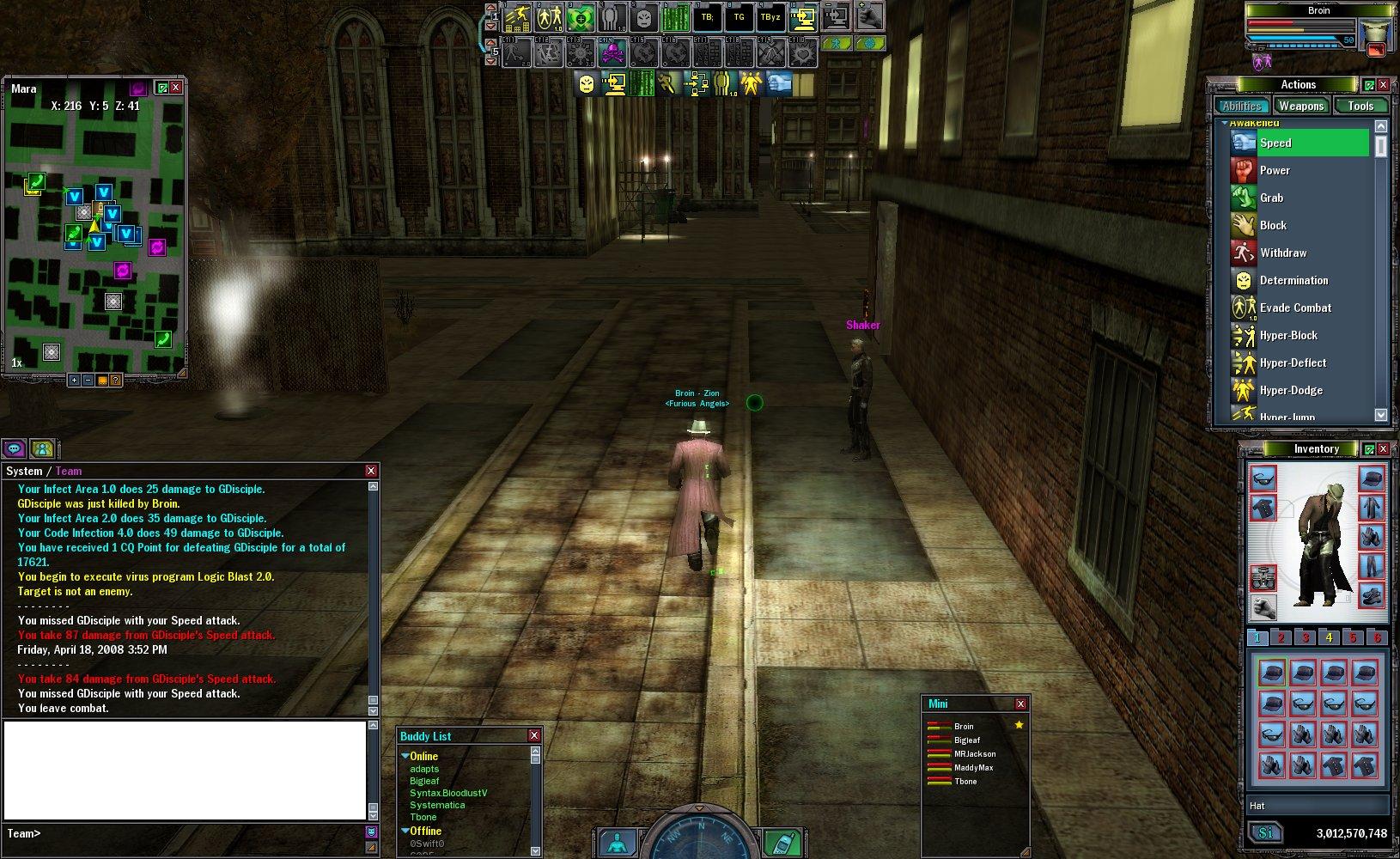1400x859 pixels.
Task: Switch to the Weapons tab
Action: [x=1300, y=106]
